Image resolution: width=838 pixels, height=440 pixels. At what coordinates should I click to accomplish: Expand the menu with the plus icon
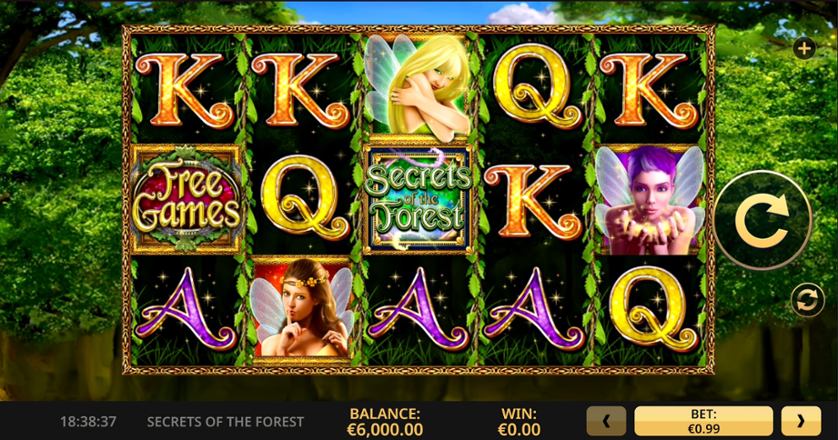[x=803, y=47]
